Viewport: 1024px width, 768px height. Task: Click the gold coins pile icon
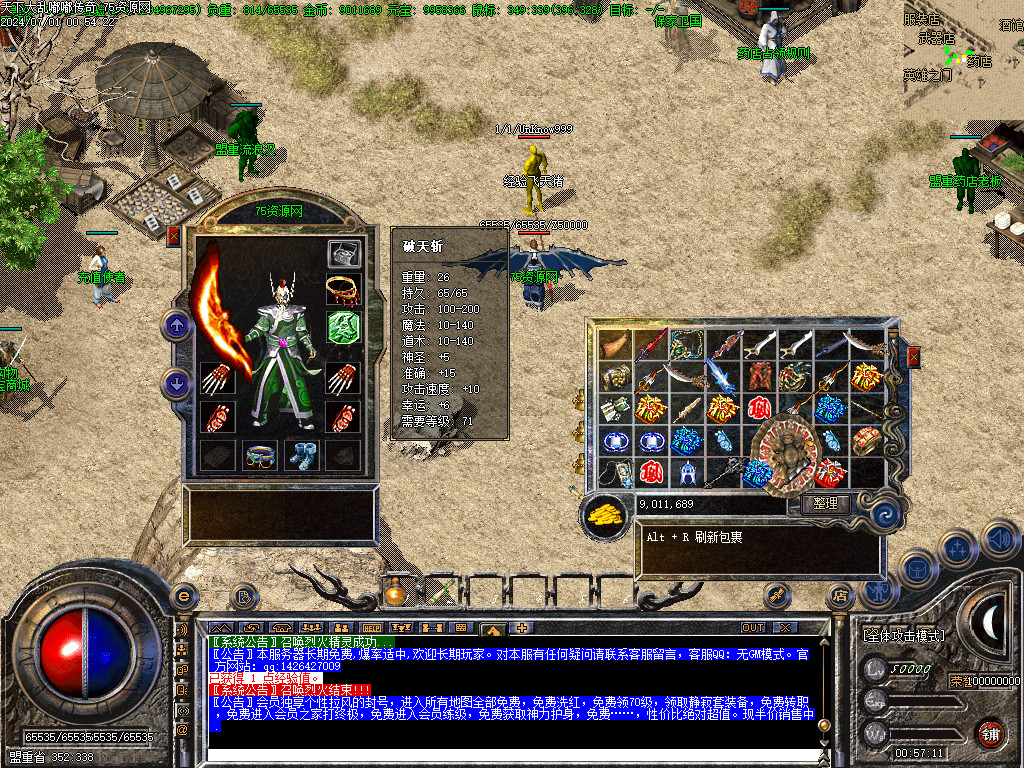click(x=606, y=514)
